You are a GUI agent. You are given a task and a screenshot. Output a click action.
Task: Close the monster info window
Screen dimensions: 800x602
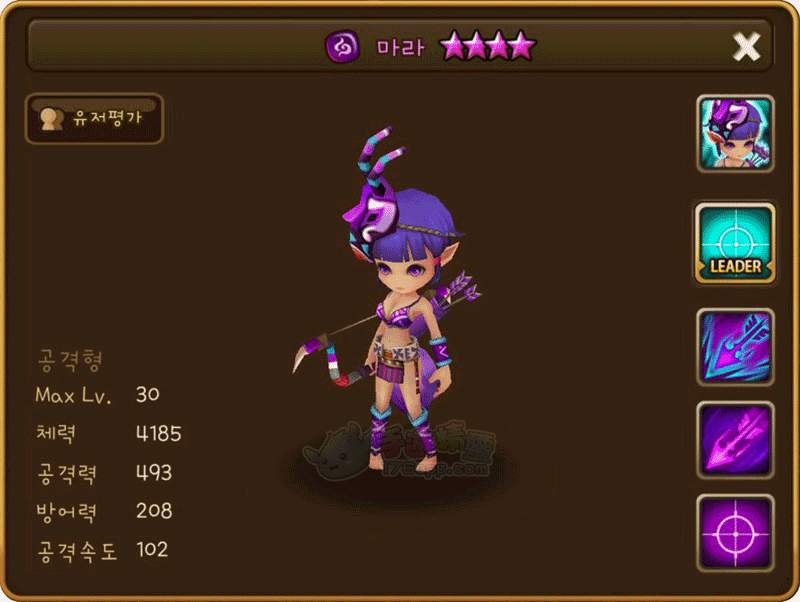746,46
